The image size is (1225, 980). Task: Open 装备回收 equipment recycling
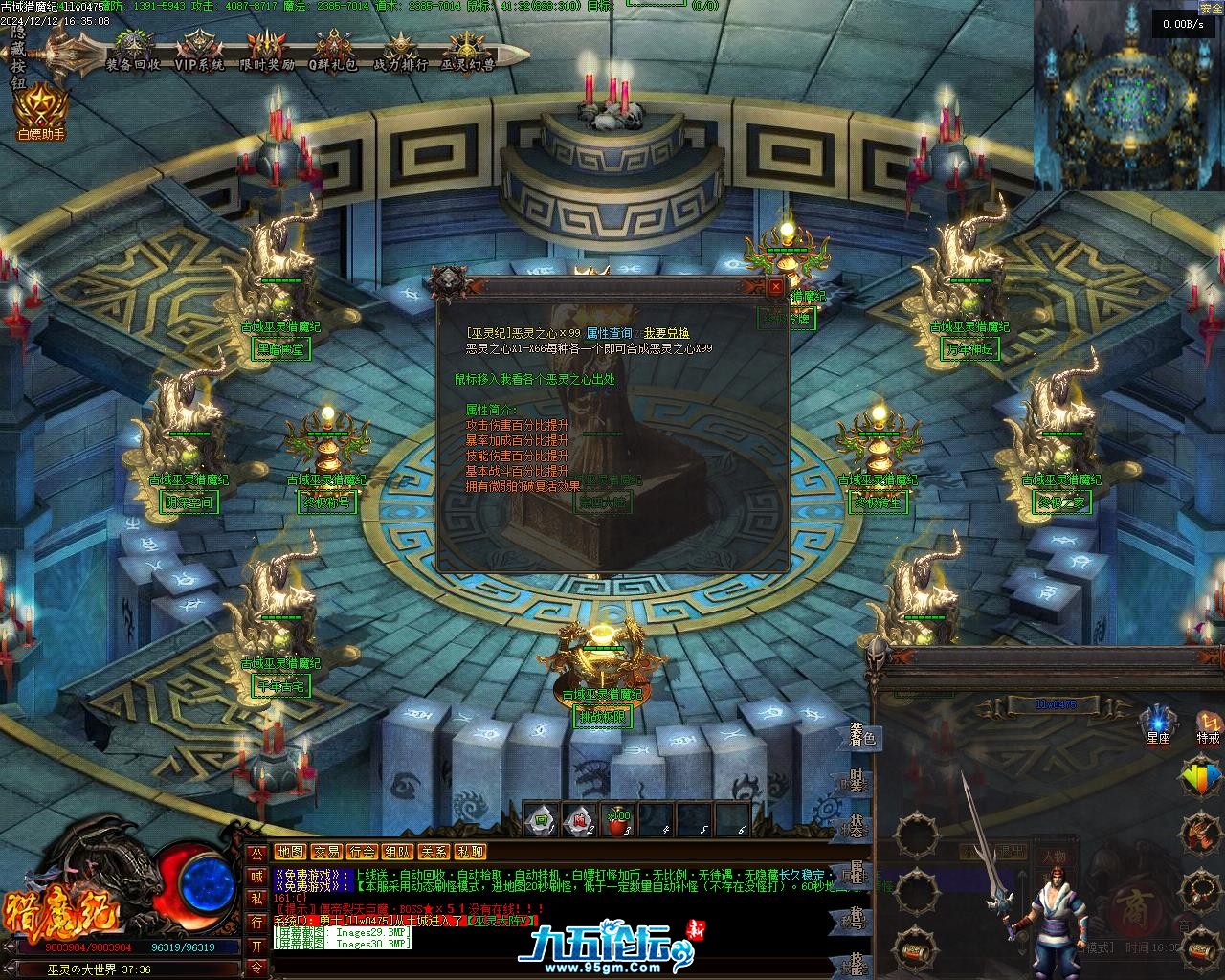coord(133,53)
